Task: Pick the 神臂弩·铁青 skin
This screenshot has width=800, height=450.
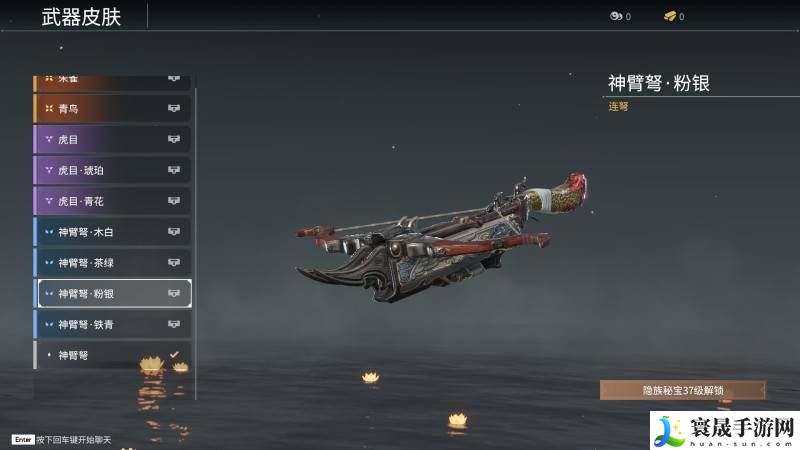Action: tap(112, 324)
